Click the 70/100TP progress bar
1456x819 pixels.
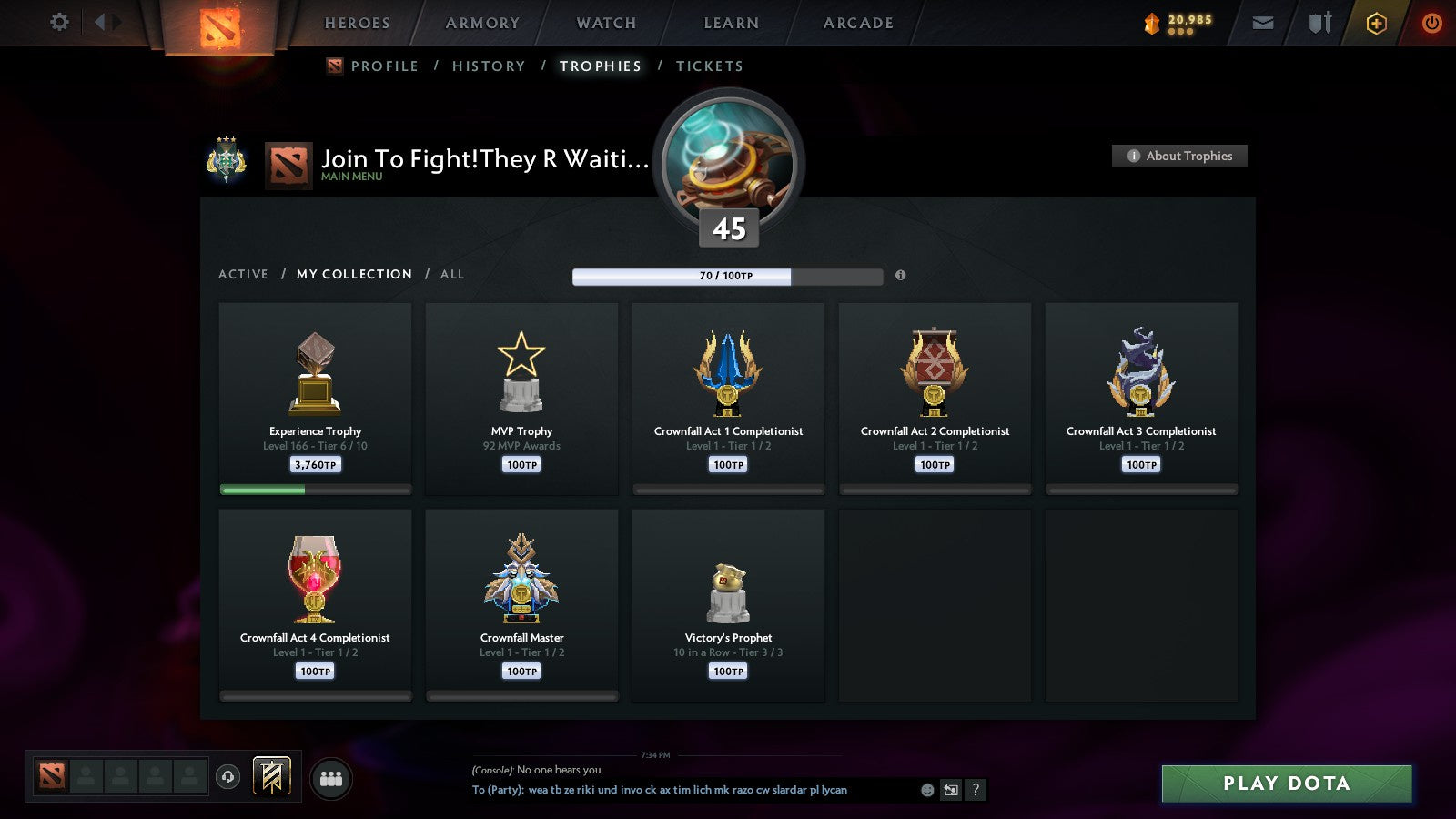point(726,276)
